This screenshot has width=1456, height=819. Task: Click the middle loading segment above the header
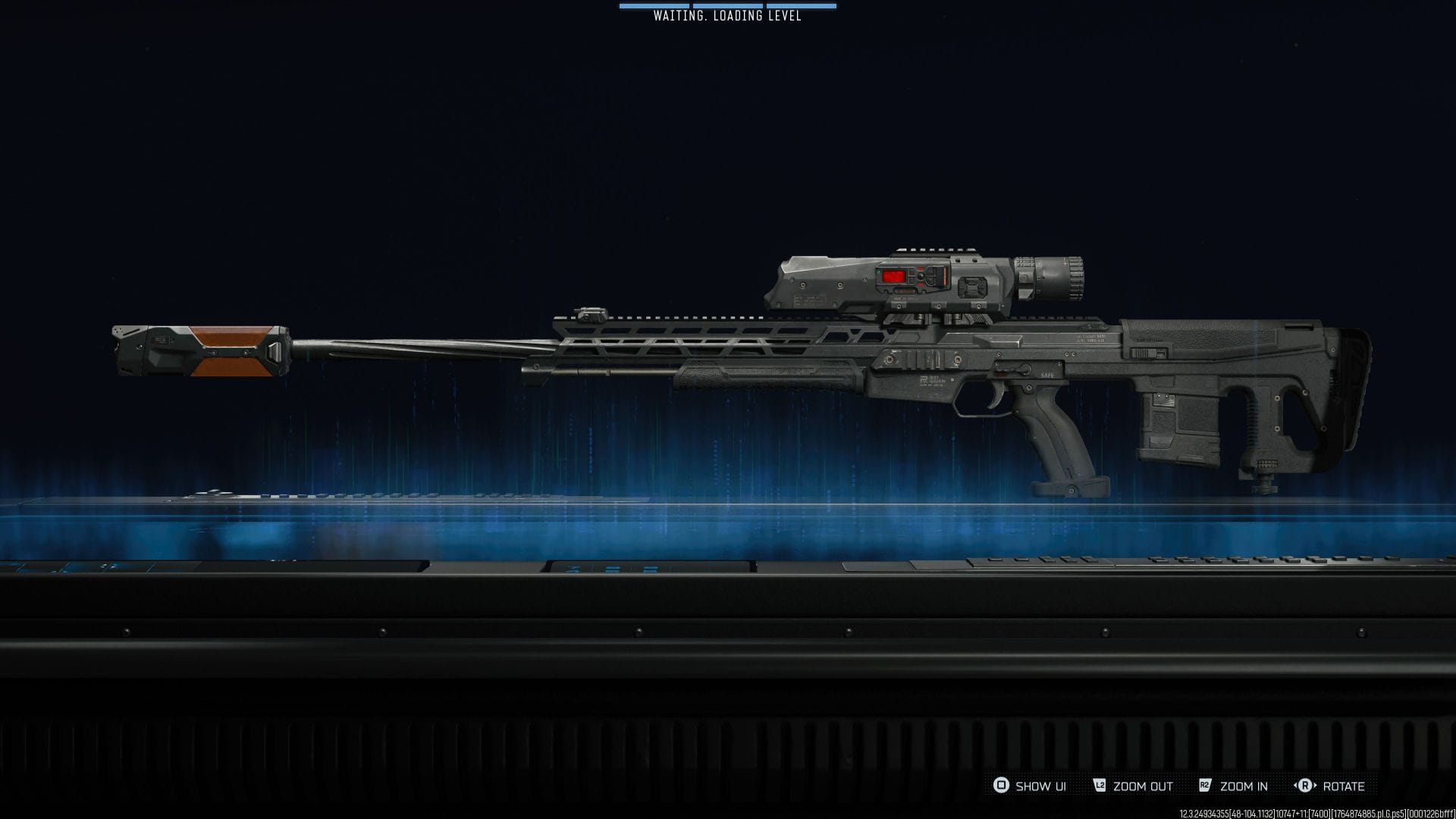click(x=728, y=6)
